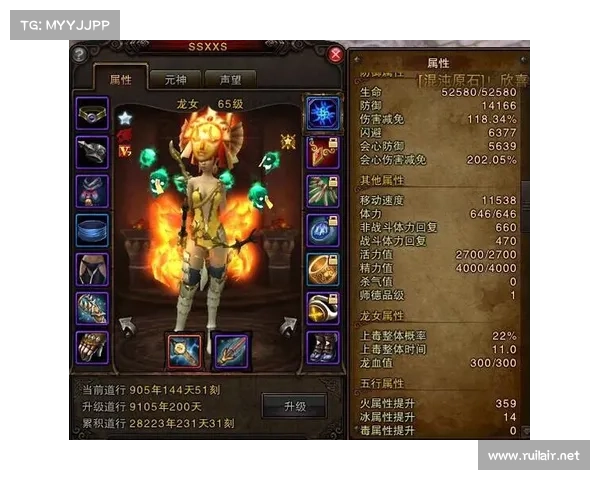Click the 升级 level-up button
Viewport: 600px width, 480px height.
click(294, 407)
